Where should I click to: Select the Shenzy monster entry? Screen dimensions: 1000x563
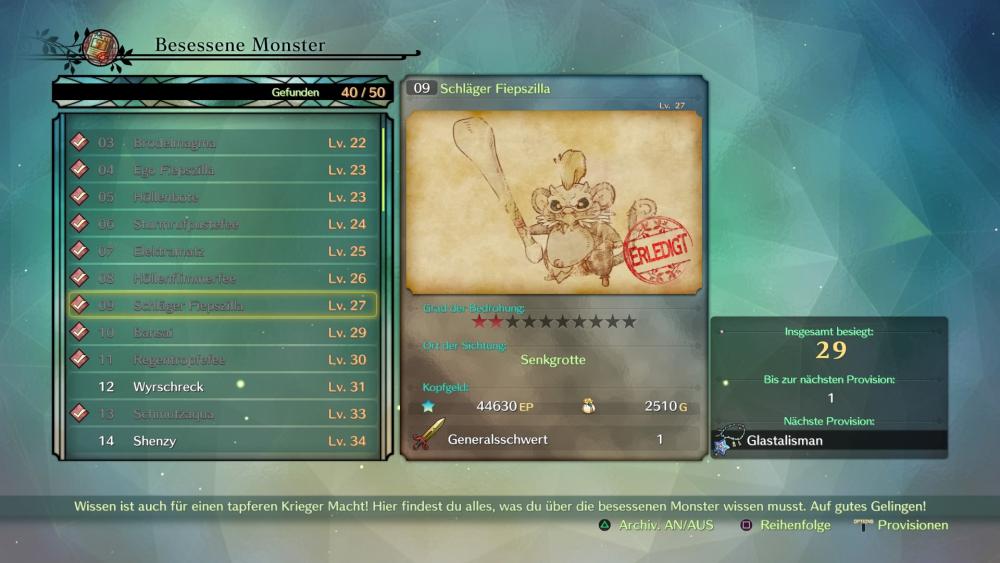tap(222, 440)
